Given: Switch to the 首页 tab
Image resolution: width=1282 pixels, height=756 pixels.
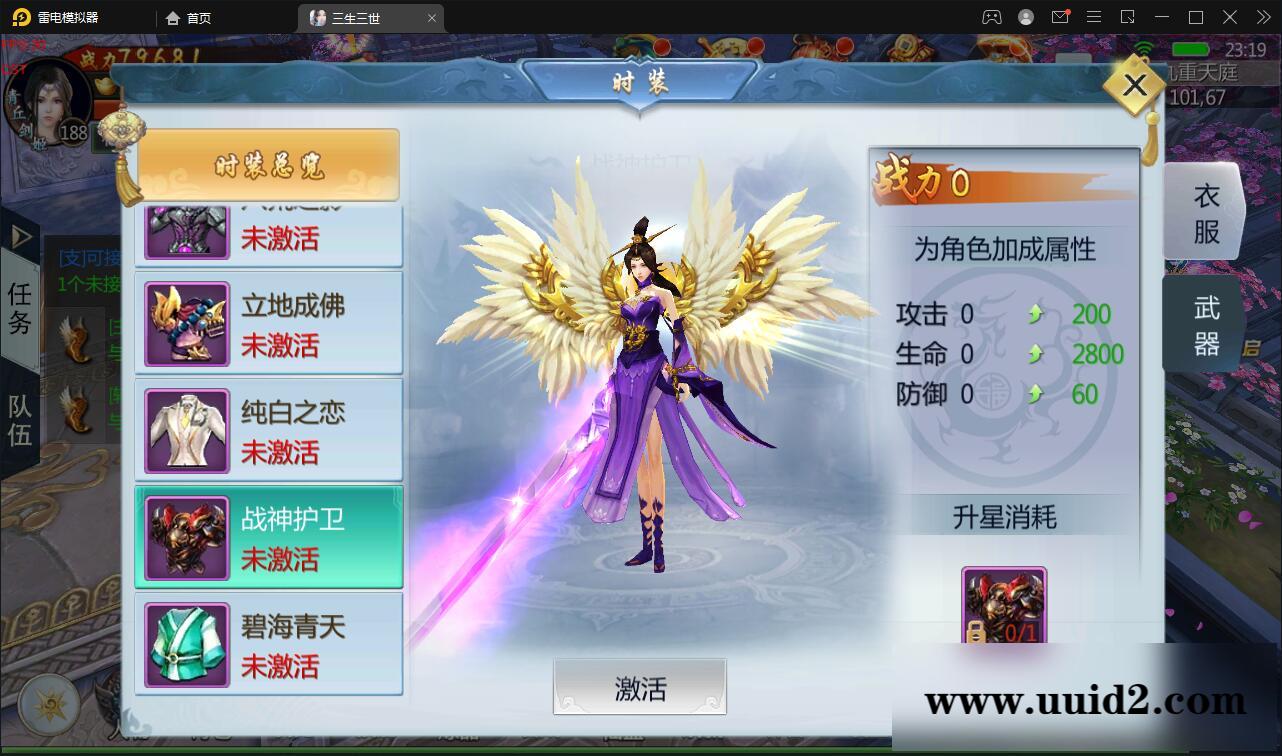Looking at the screenshot, I should point(196,17).
